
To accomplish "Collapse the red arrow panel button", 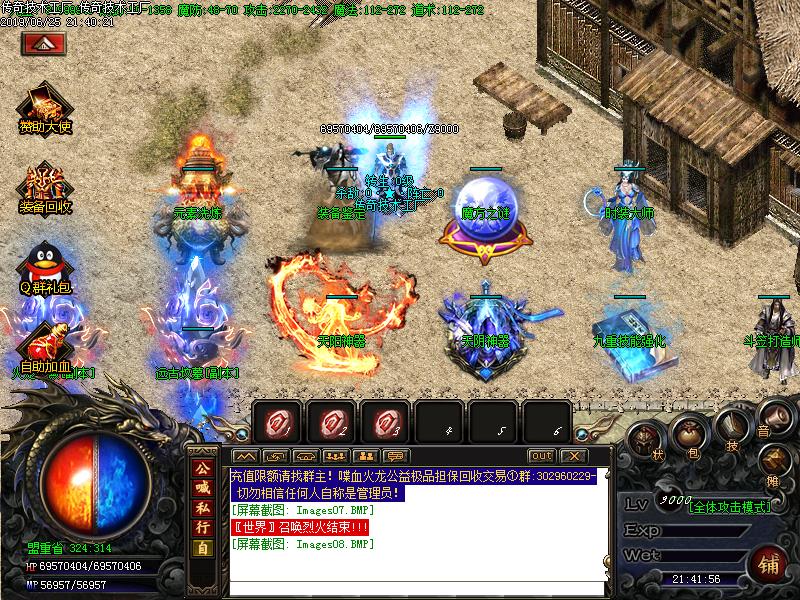I will (x=43, y=43).
